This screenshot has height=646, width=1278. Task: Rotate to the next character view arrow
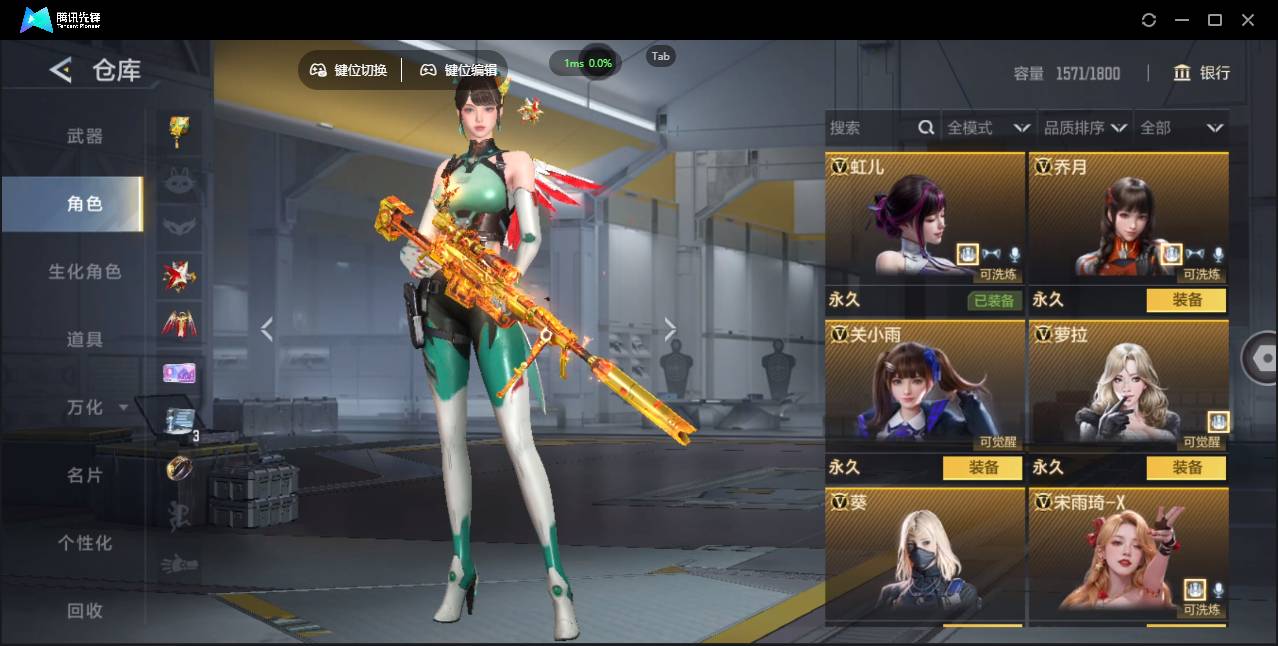[x=670, y=329]
